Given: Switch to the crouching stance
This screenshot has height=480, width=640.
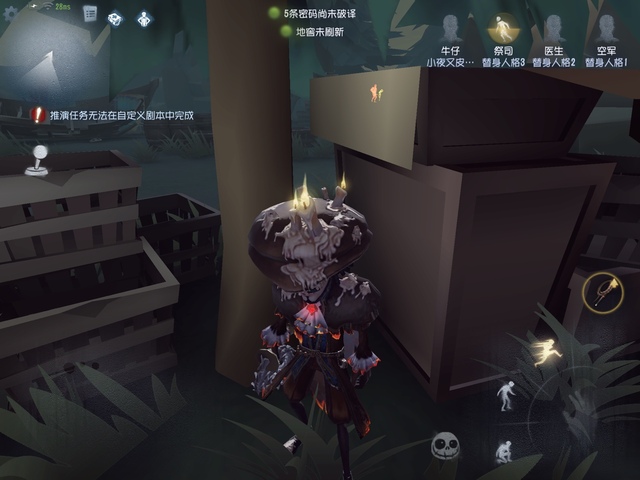Looking at the screenshot, I should click(x=504, y=451).
